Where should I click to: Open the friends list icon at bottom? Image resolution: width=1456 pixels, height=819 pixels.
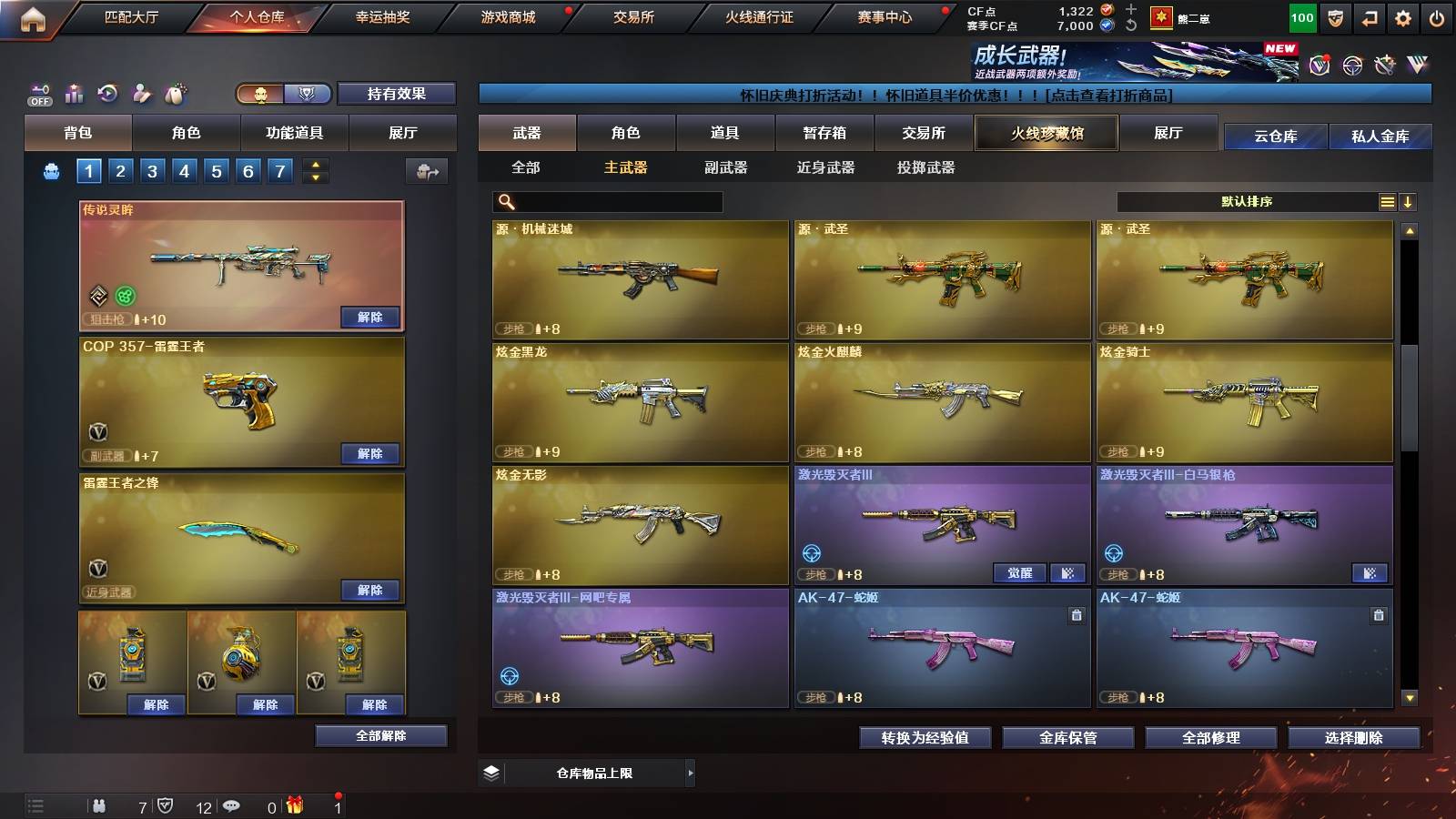coord(100,806)
